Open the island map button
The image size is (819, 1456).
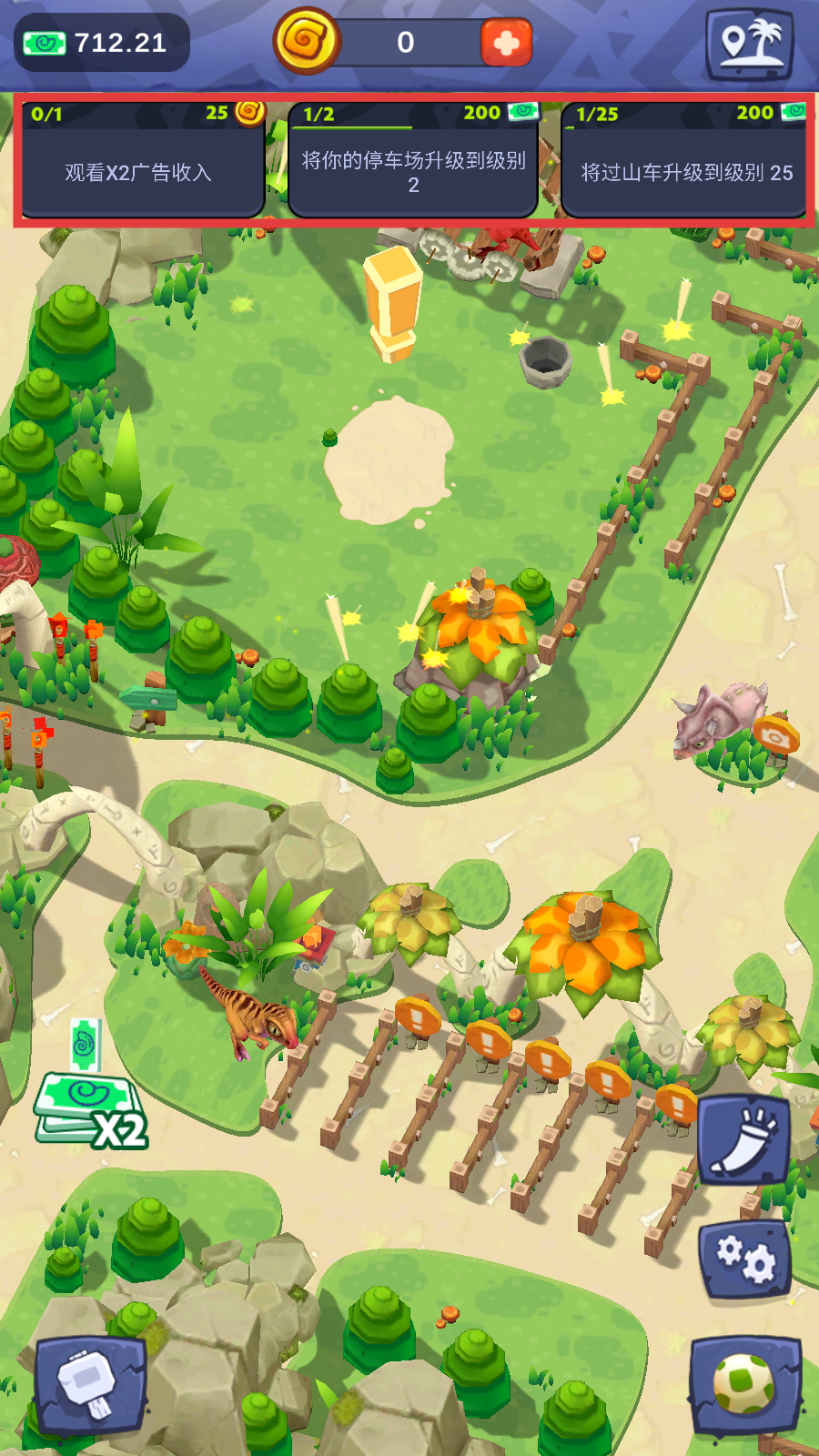tap(750, 43)
